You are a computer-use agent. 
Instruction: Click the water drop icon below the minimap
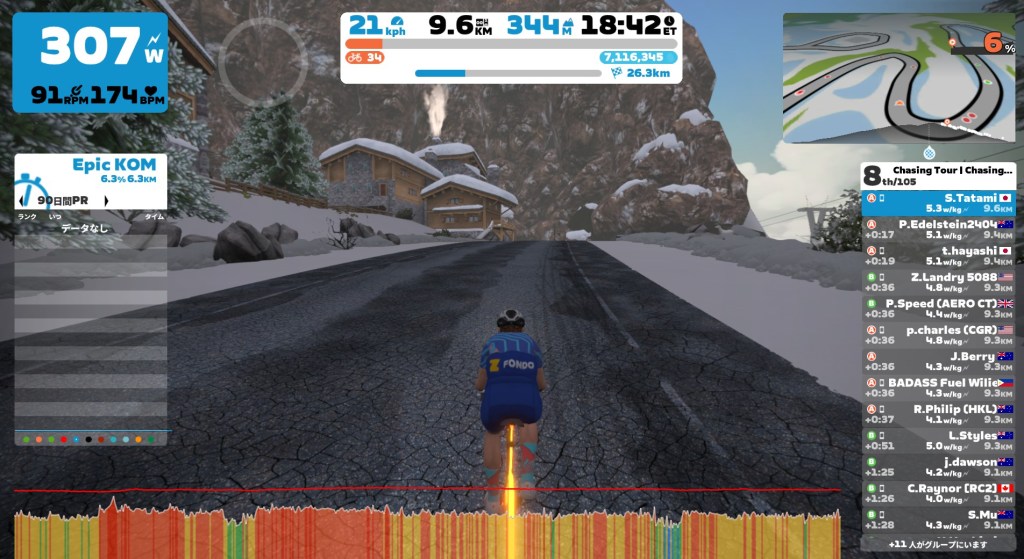point(931,153)
